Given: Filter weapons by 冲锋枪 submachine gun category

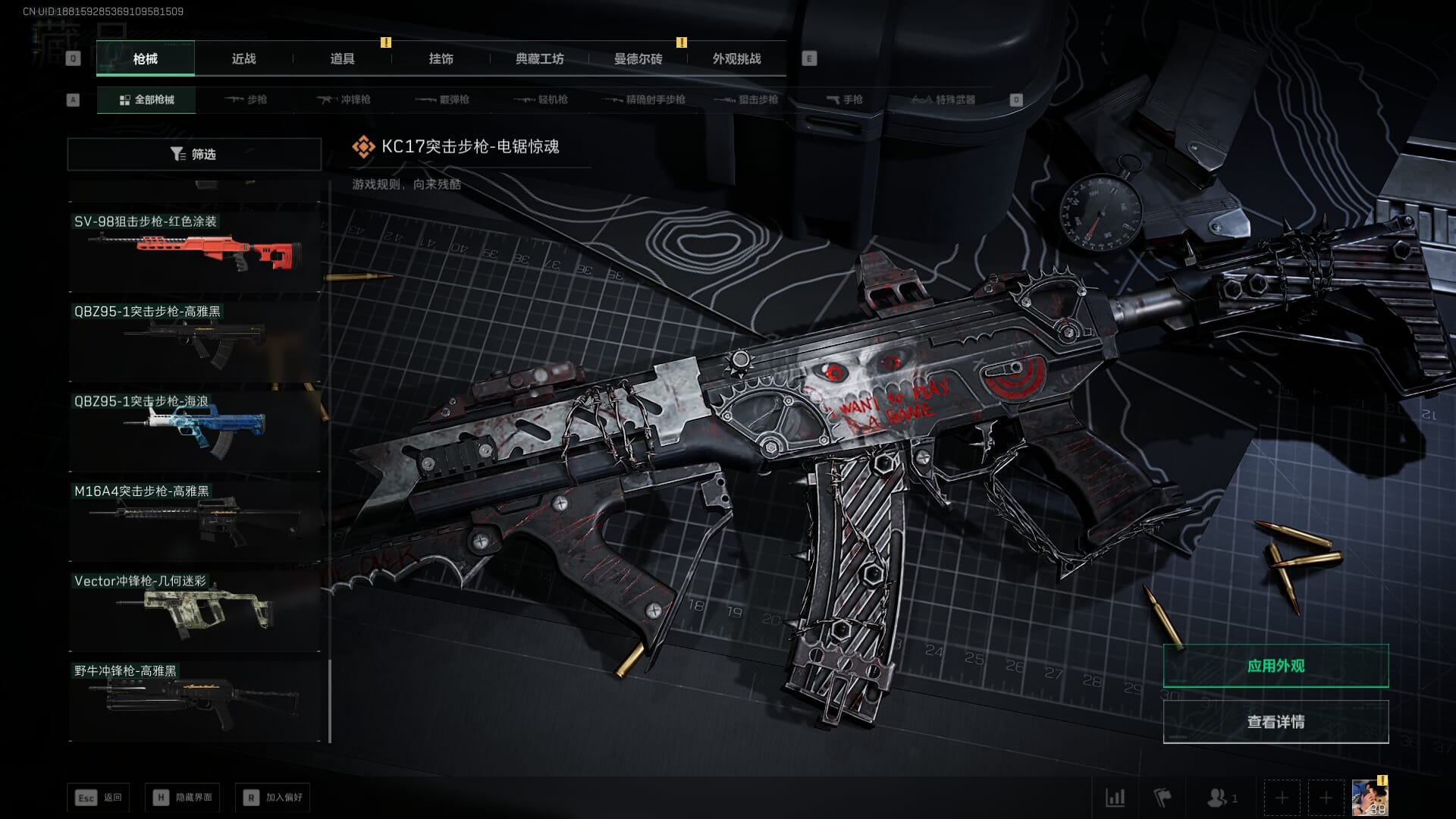Looking at the screenshot, I should pyautogui.click(x=344, y=99).
